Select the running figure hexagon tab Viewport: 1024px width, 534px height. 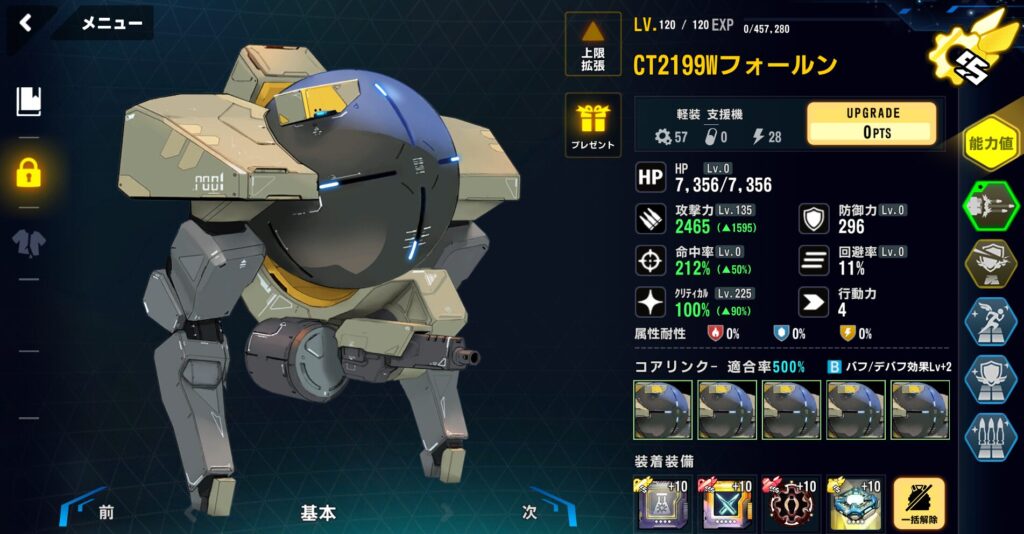[x=991, y=321]
